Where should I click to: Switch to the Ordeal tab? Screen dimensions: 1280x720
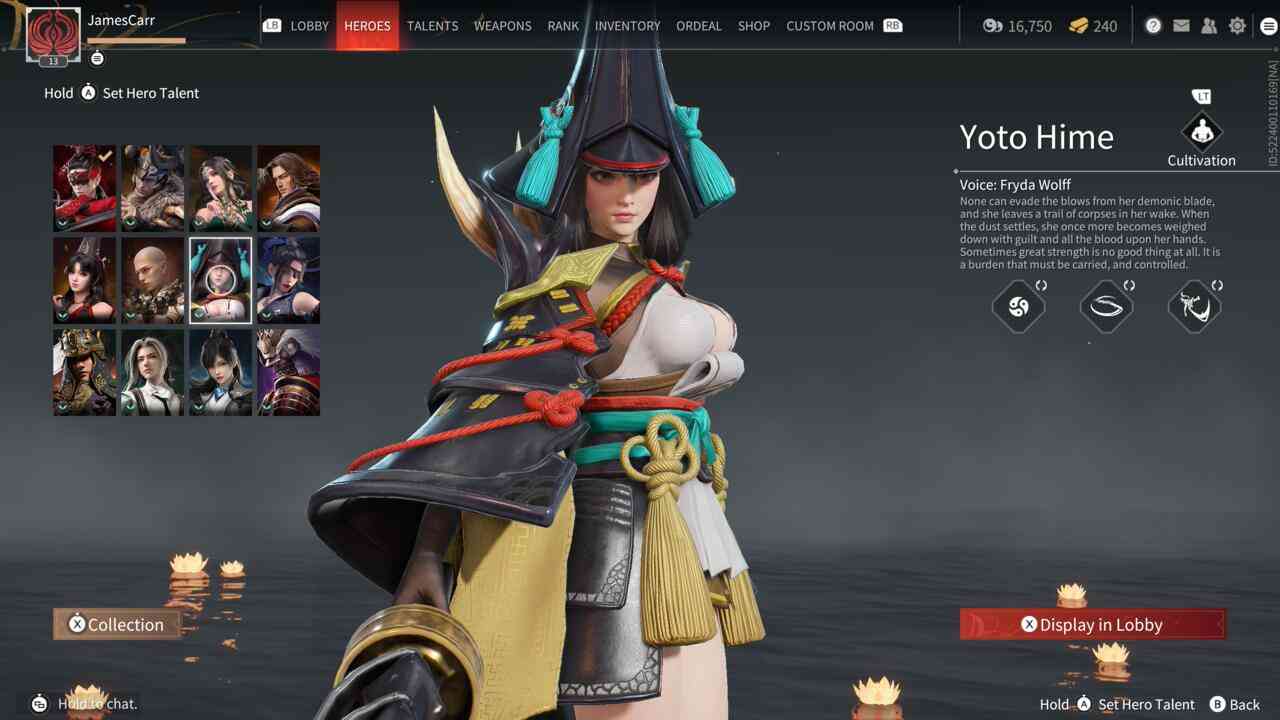coord(698,26)
